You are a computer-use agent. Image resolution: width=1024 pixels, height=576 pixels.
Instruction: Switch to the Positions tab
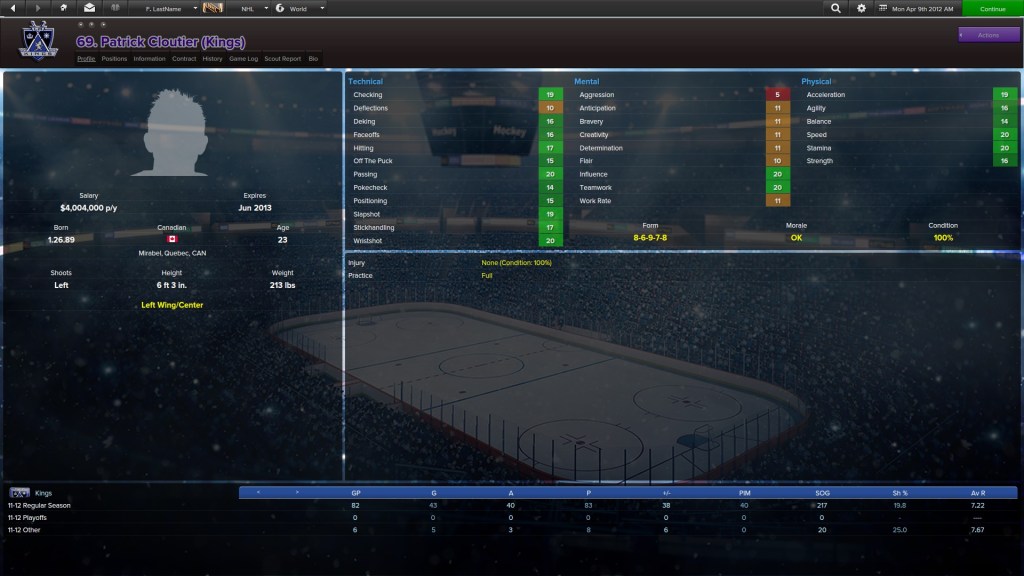[x=114, y=59]
